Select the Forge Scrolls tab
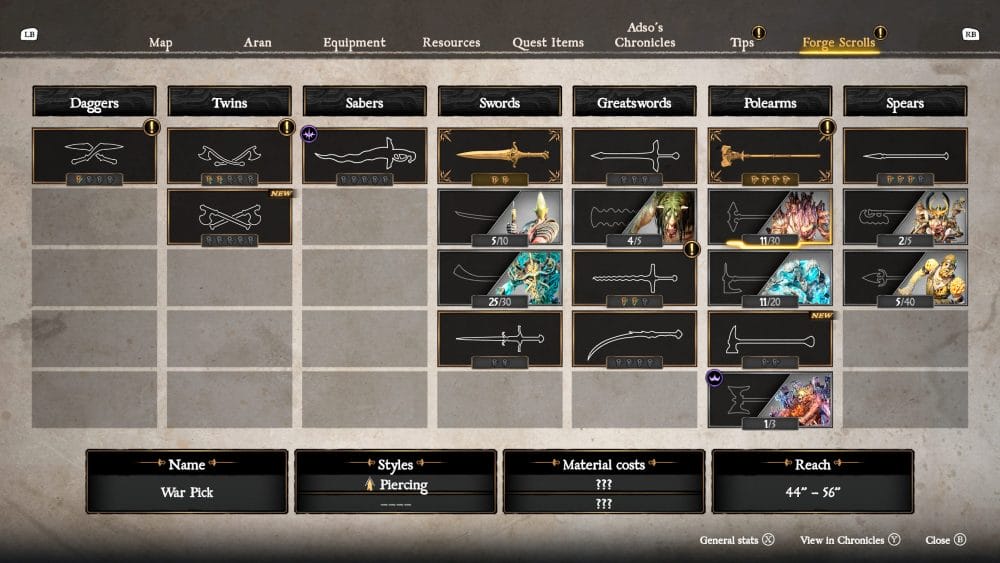The width and height of the screenshot is (1000, 563). pos(839,43)
